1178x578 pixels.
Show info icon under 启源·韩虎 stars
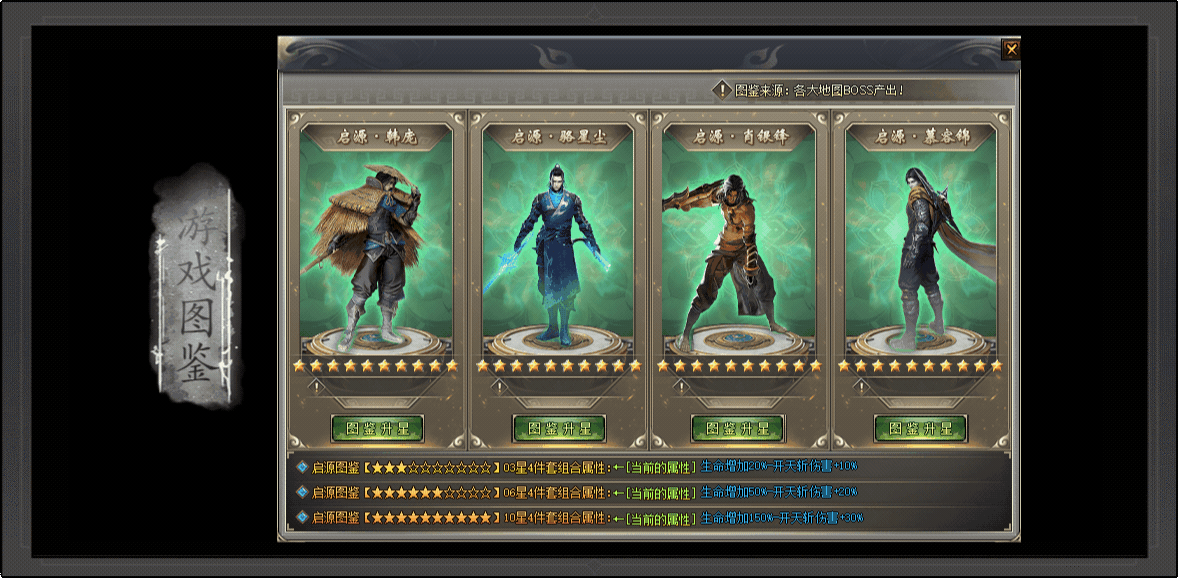point(317,387)
